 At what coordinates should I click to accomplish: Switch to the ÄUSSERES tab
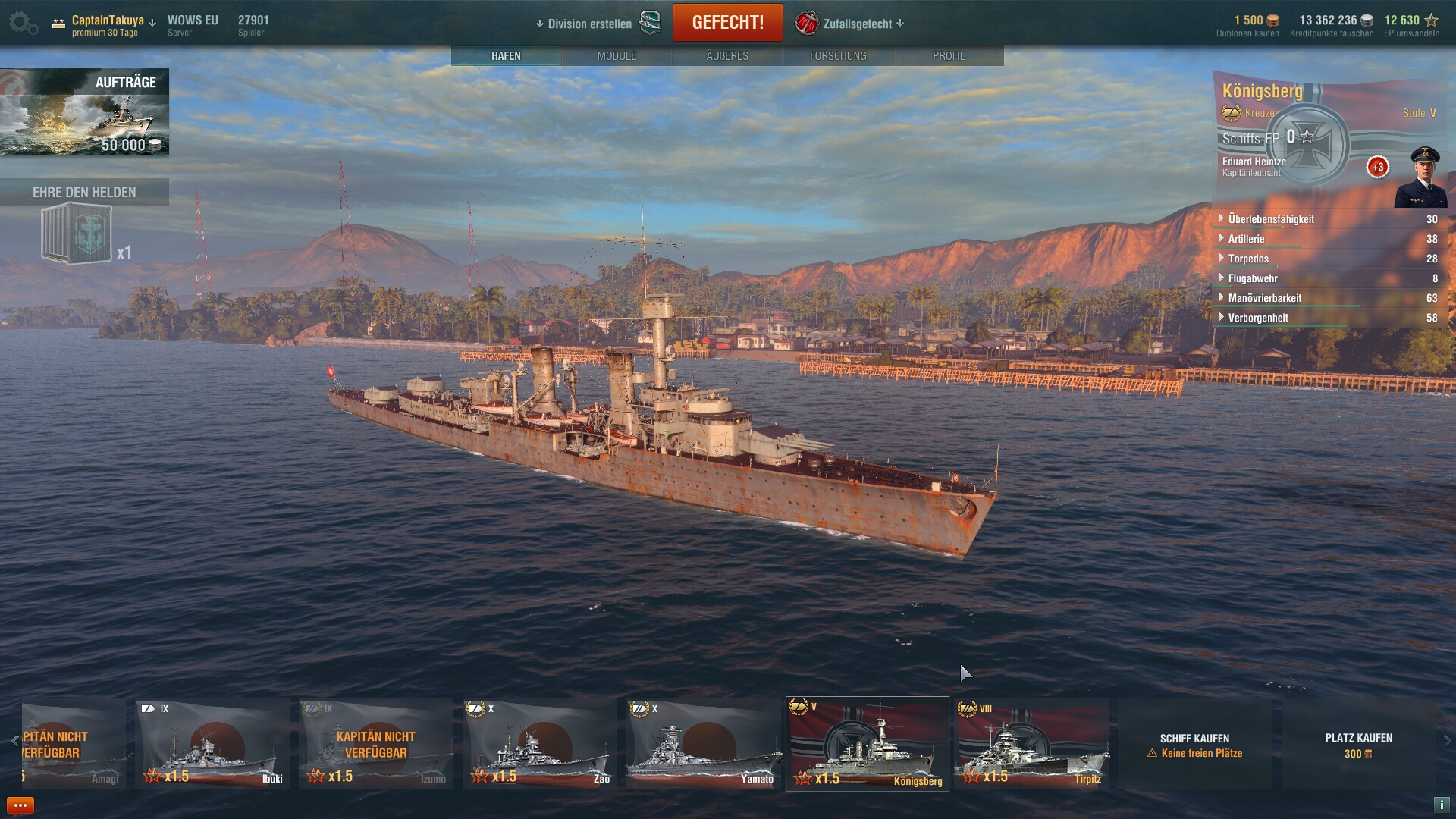click(727, 56)
